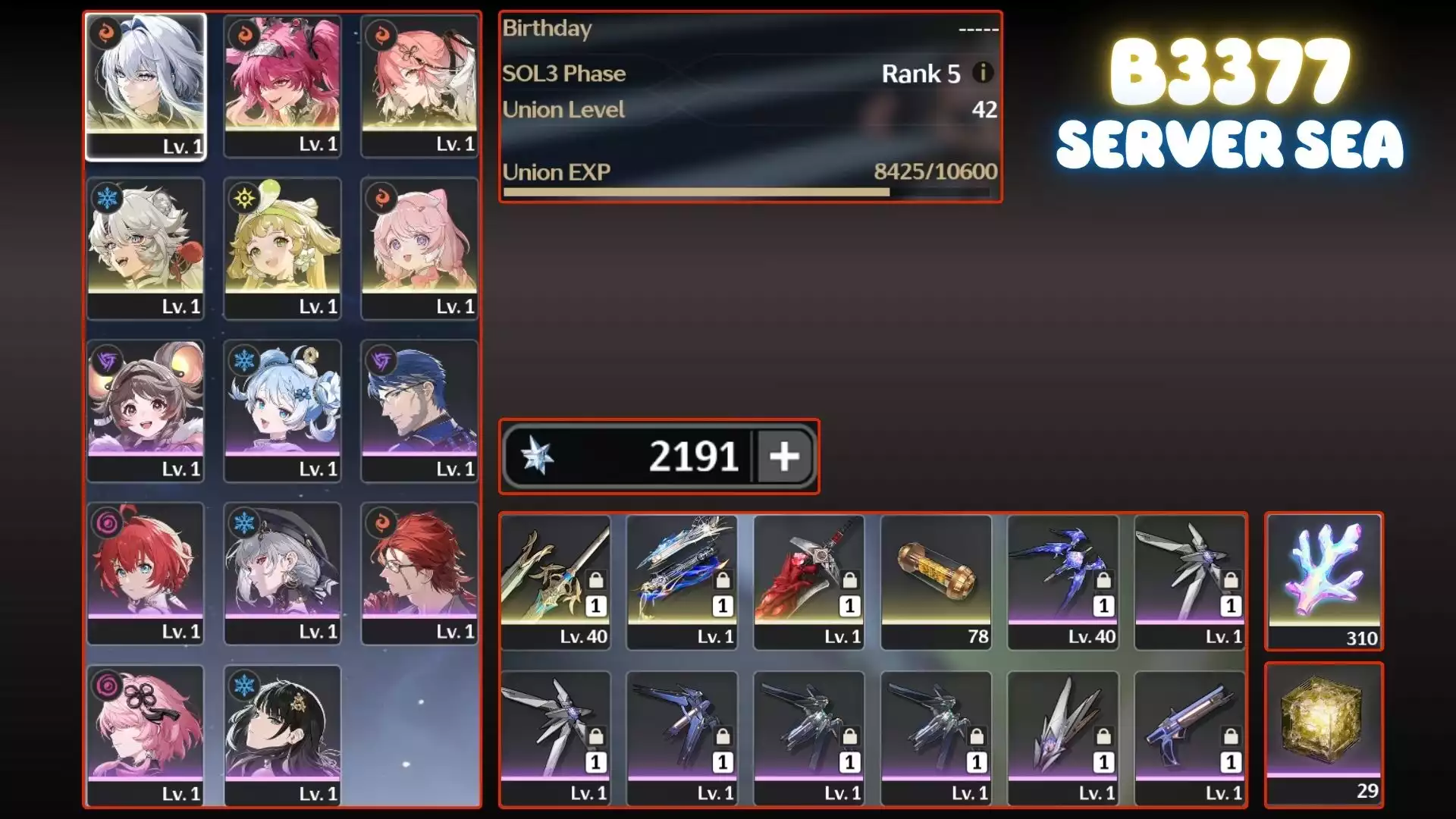Open the SOL3 Phase Rank 5 info popup
The image size is (1456, 819).
983,74
